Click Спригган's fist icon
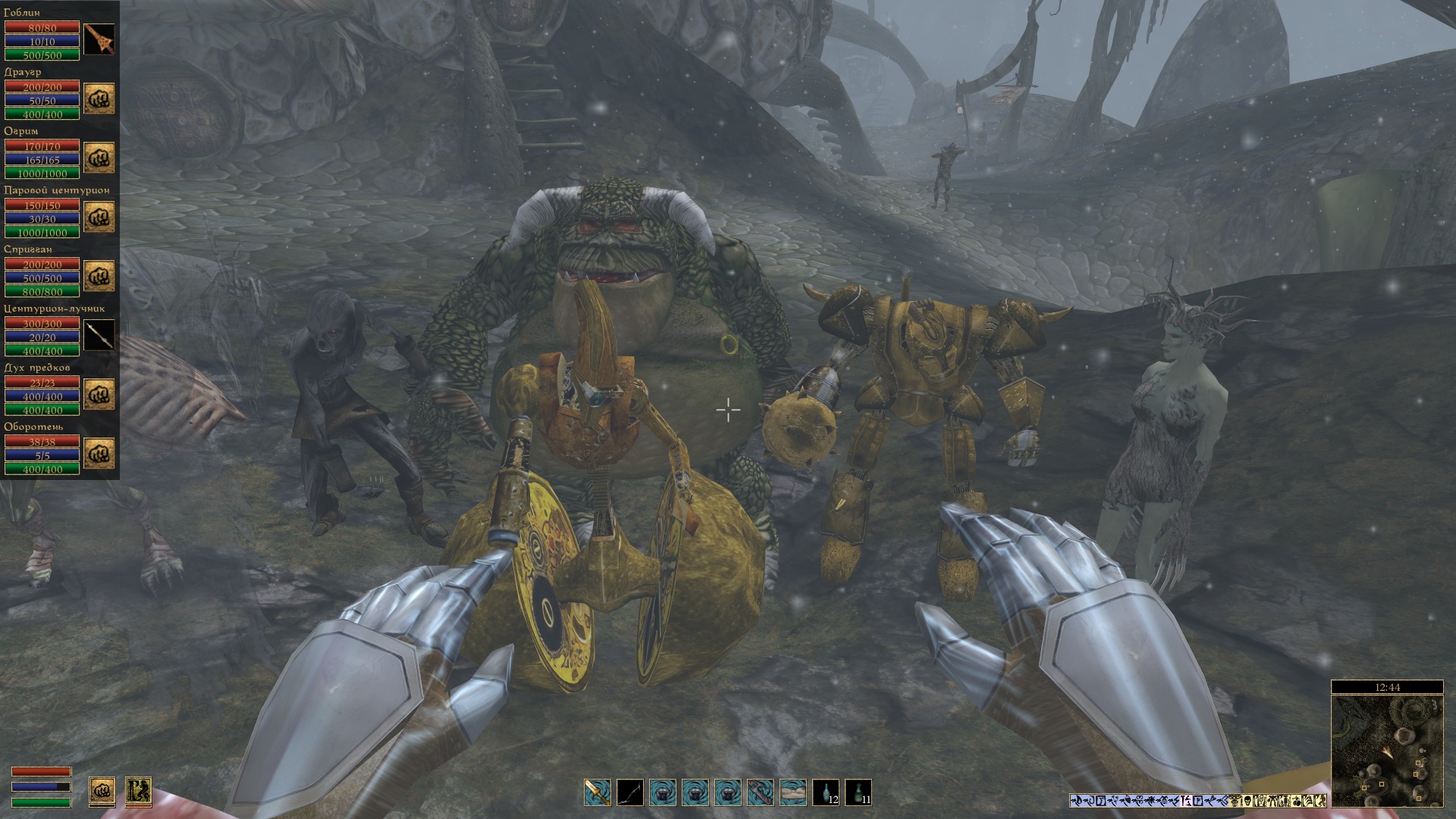The height and width of the screenshot is (819, 1456). click(x=99, y=276)
